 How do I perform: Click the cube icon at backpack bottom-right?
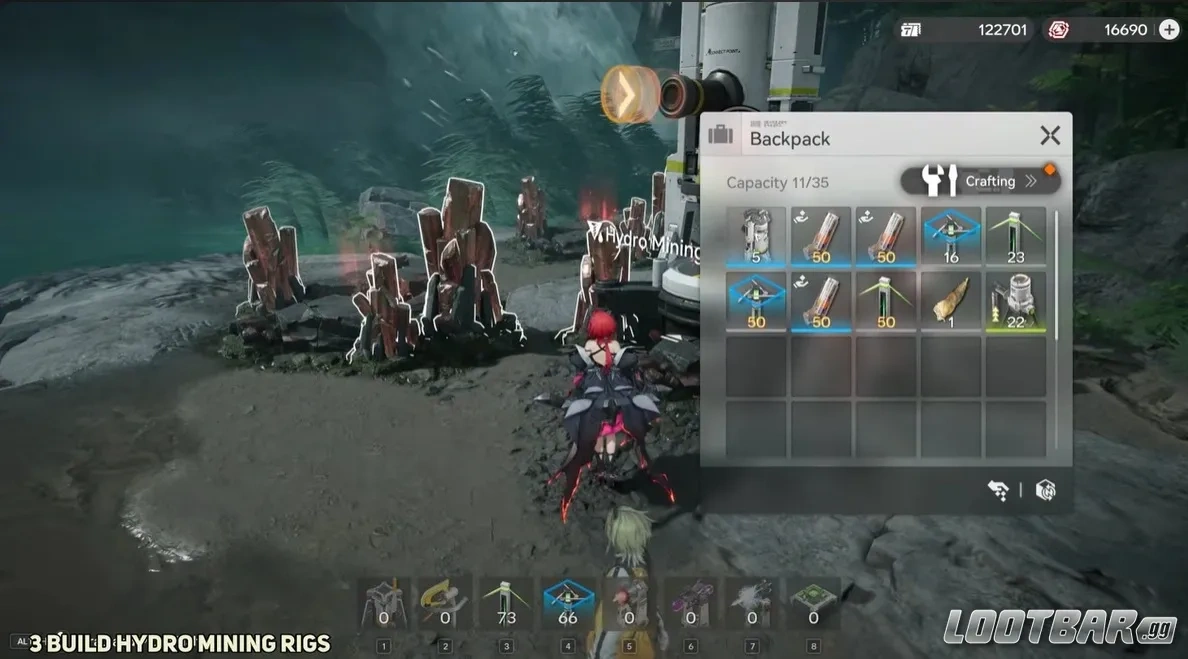coord(1045,490)
